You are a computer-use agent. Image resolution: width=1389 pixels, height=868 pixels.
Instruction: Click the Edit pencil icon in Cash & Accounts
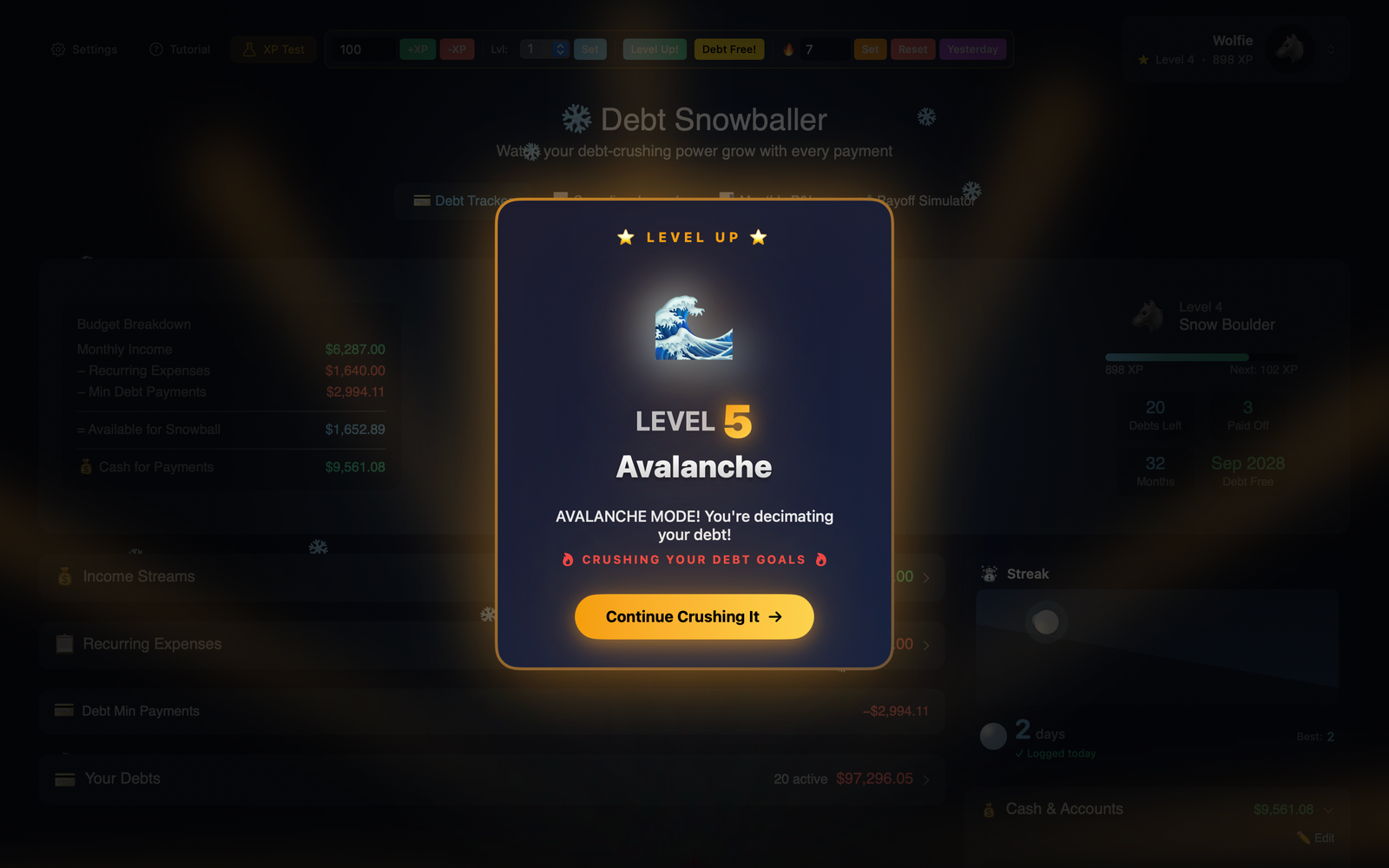(x=1304, y=838)
